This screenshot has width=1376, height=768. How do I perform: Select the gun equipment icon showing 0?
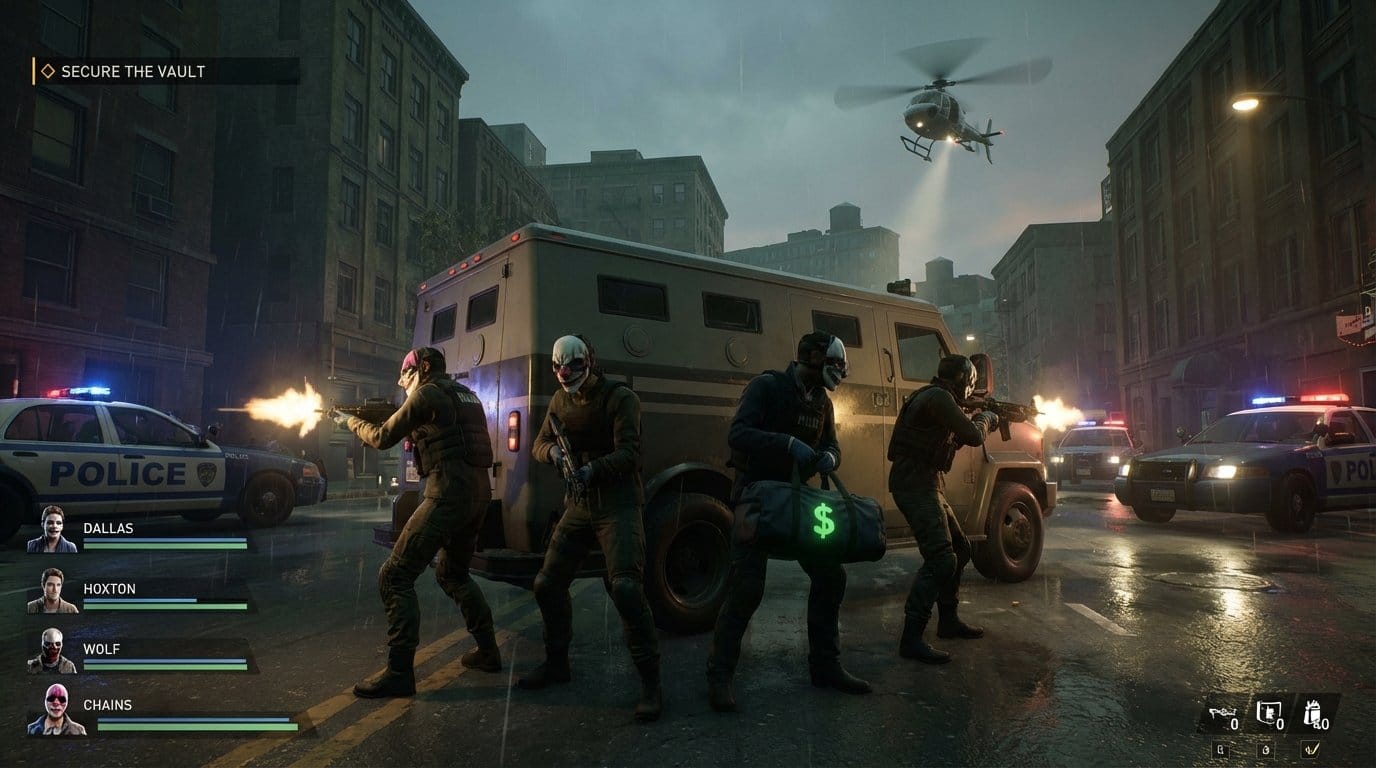pyautogui.click(x=1222, y=713)
